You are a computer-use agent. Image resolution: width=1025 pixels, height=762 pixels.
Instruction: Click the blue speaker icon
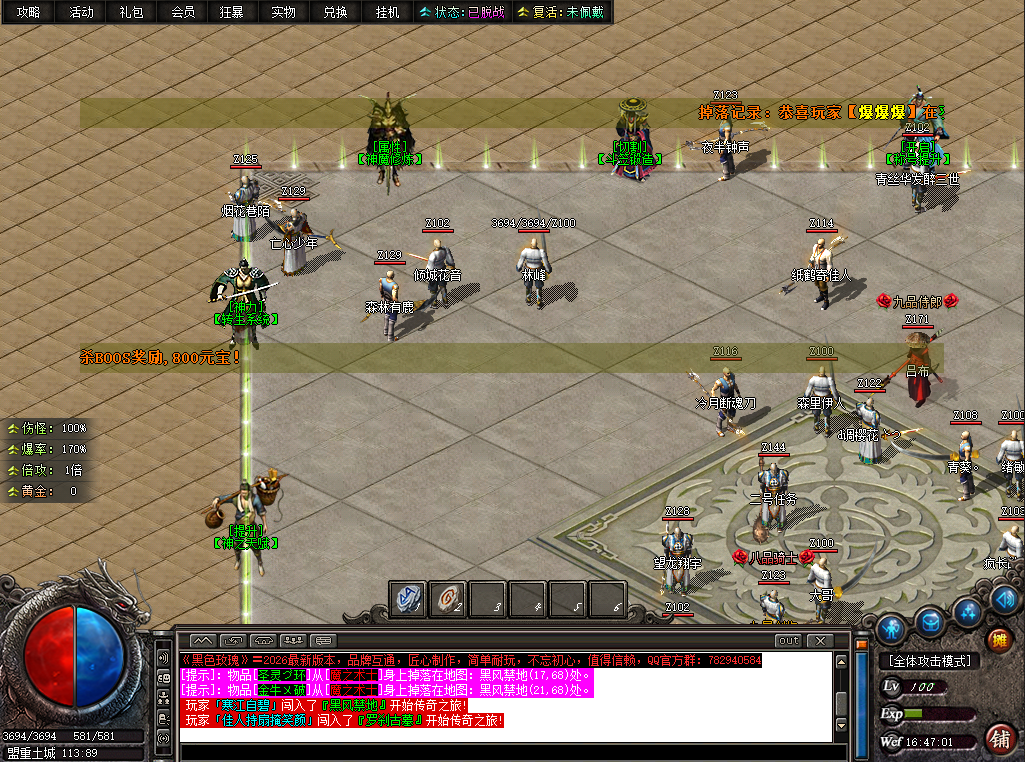tap(1006, 599)
